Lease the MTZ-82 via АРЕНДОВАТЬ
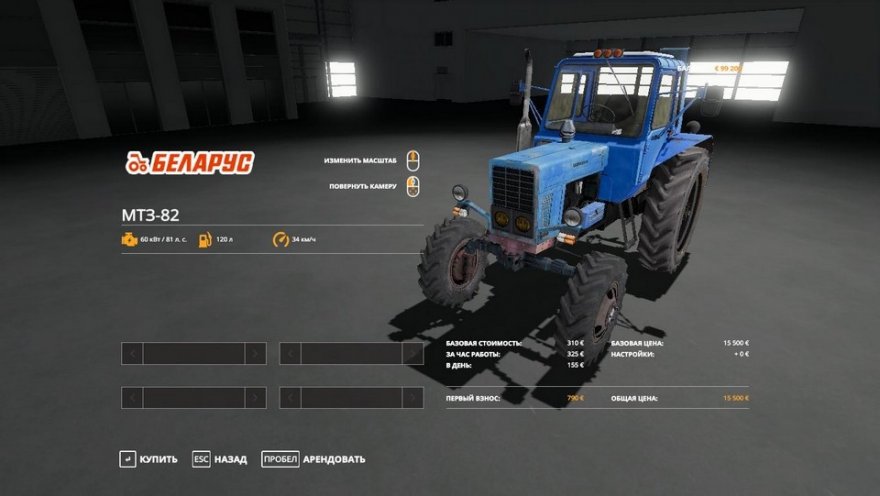This screenshot has width=880, height=496. click(x=314, y=459)
